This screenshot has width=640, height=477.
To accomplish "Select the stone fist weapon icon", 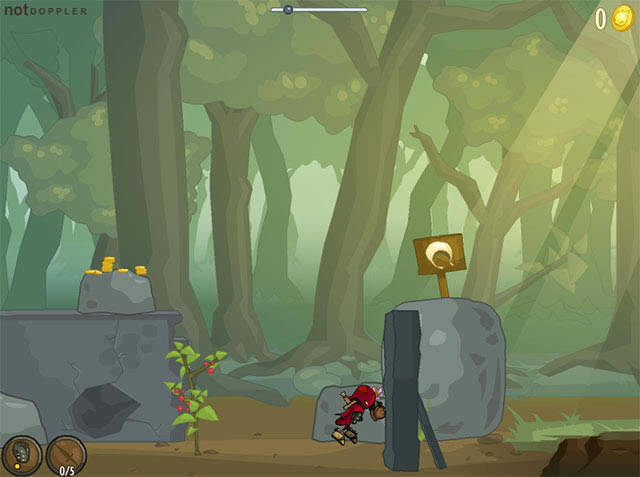I will pyautogui.click(x=21, y=455).
